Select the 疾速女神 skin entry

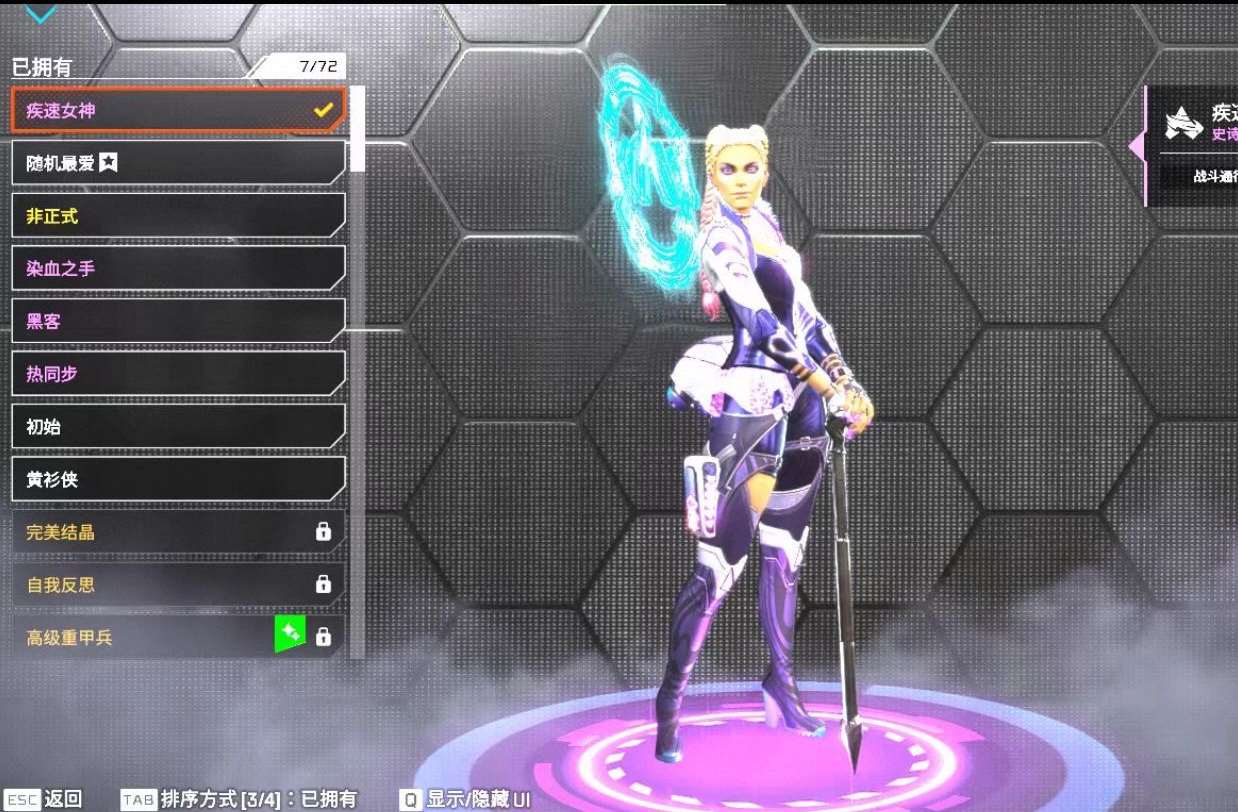[178, 110]
